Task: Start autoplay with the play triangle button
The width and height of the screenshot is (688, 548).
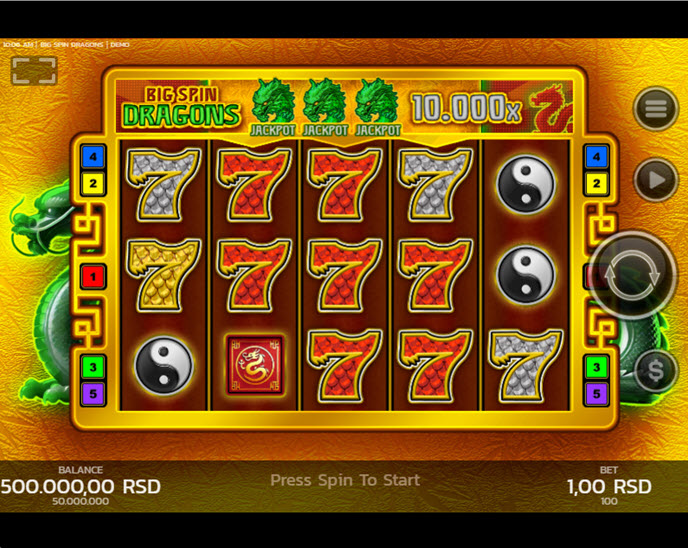Action: (655, 180)
